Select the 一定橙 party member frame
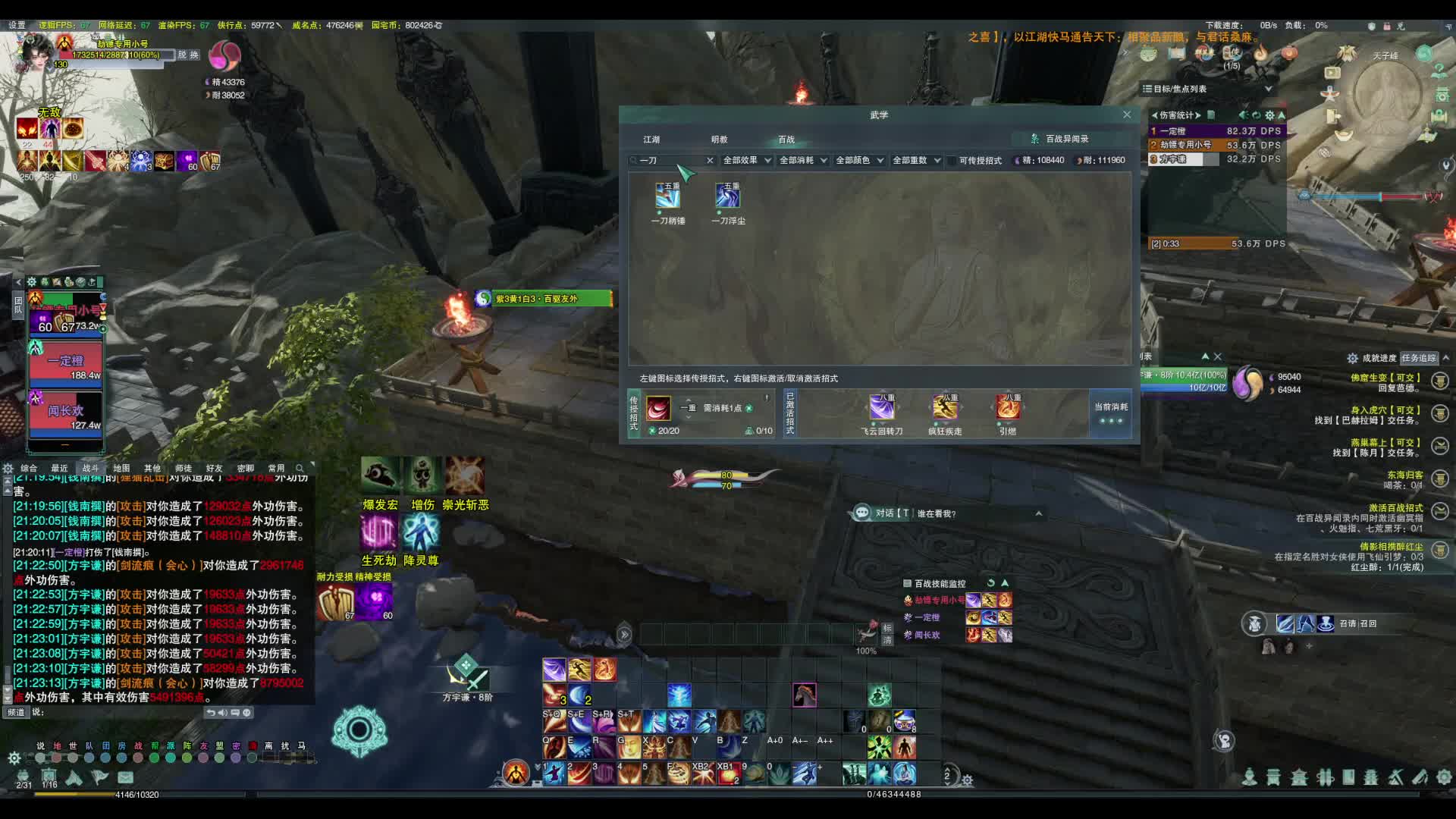The image size is (1456, 819). pos(65,362)
